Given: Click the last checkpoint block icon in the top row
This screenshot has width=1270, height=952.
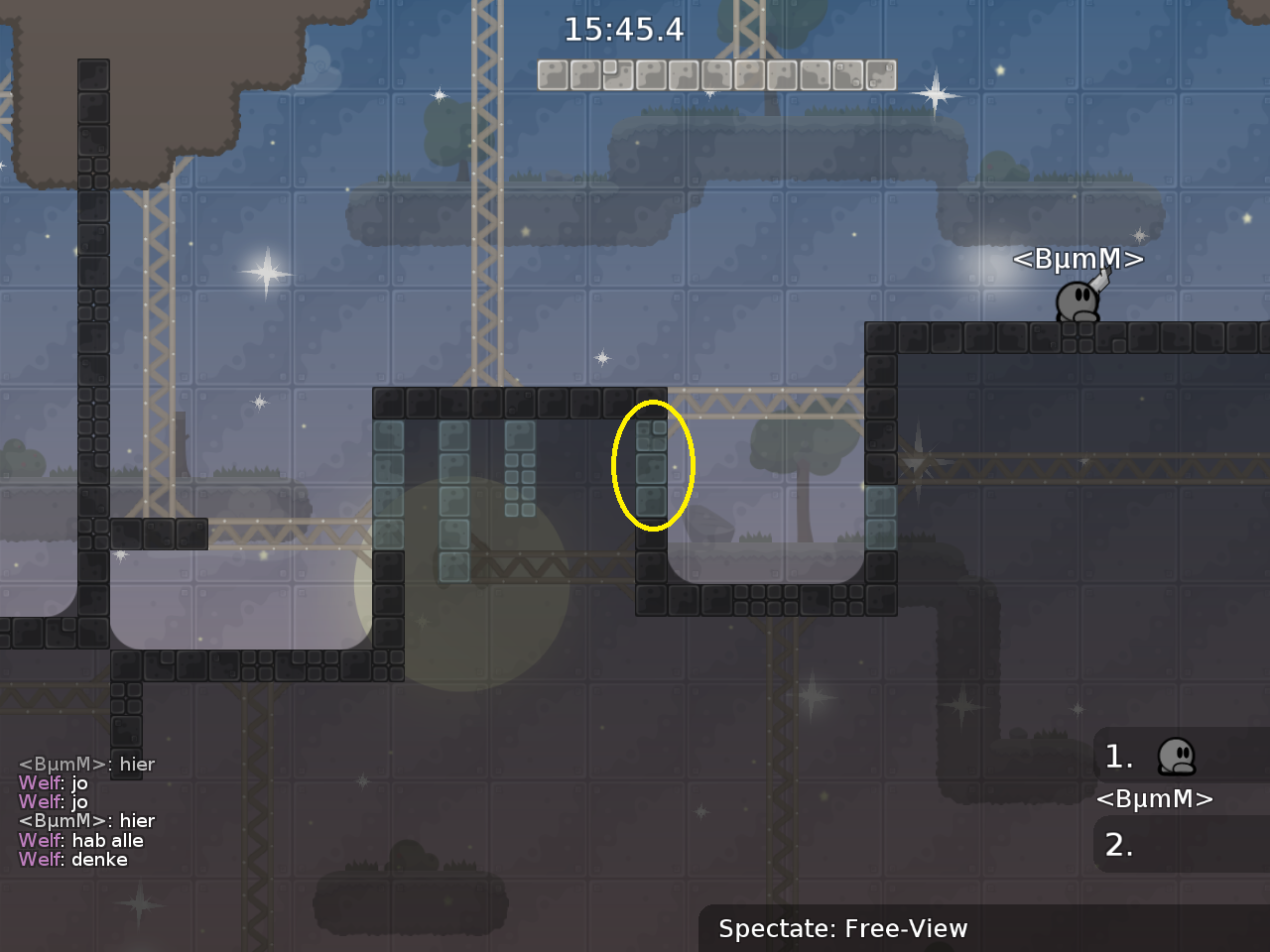Looking at the screenshot, I should click(879, 74).
